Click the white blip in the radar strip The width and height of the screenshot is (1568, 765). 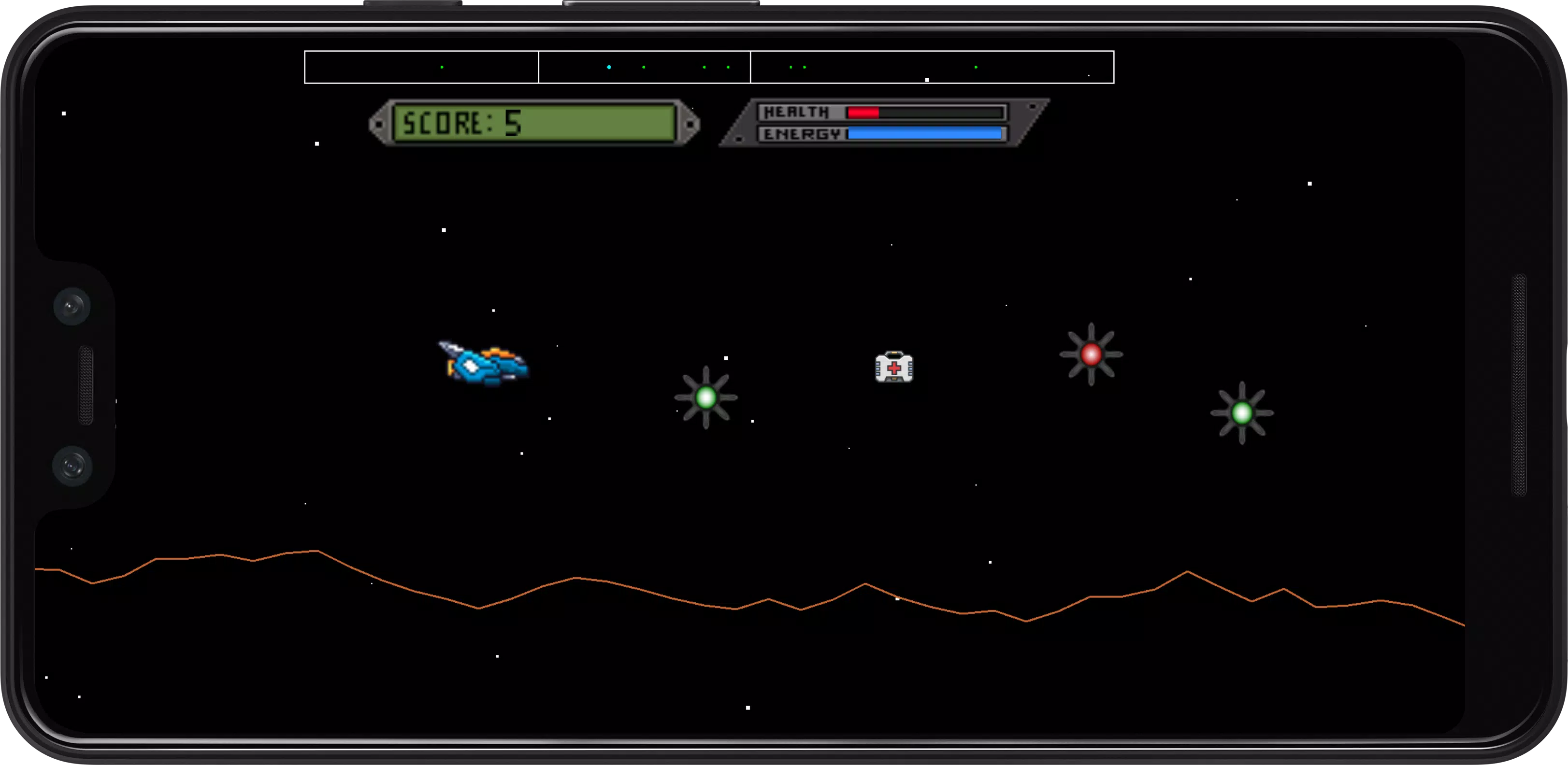(926, 79)
